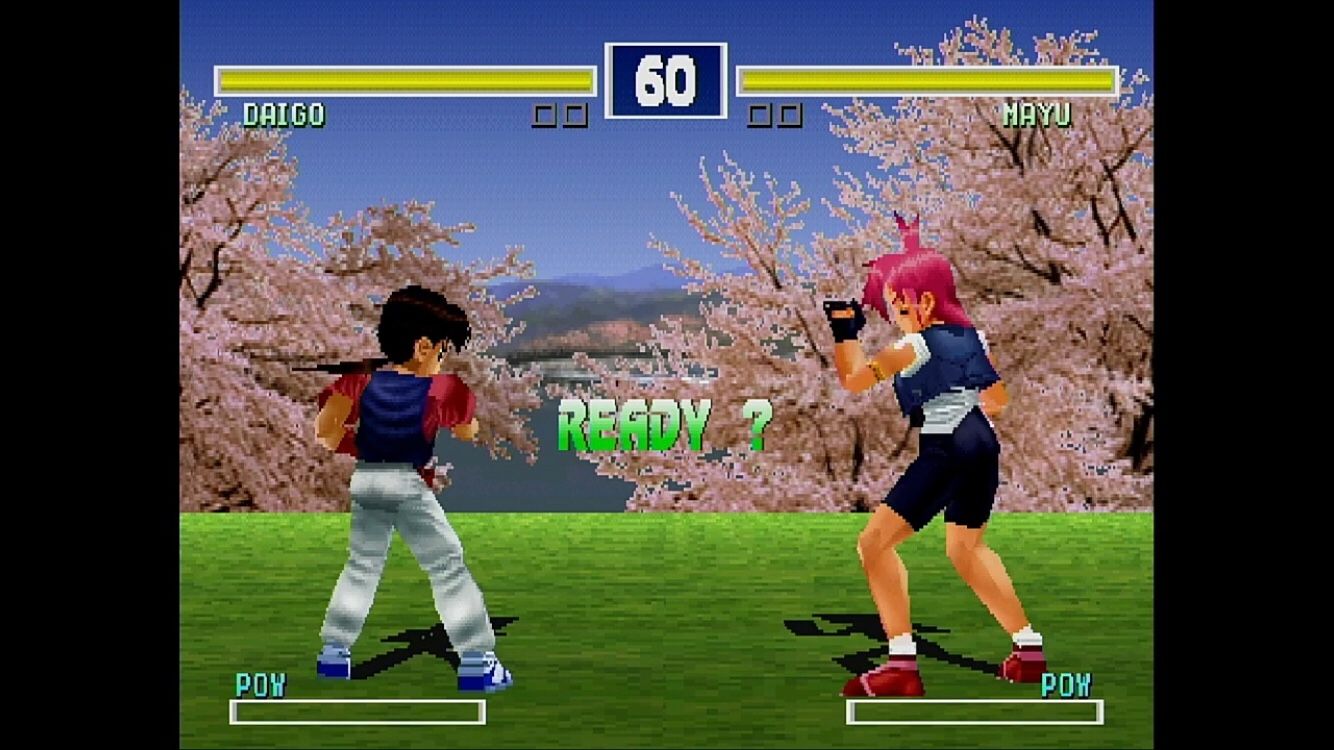Viewport: 1334px width, 750px height.
Task: Click the round timer showing 60
Action: coord(667,81)
